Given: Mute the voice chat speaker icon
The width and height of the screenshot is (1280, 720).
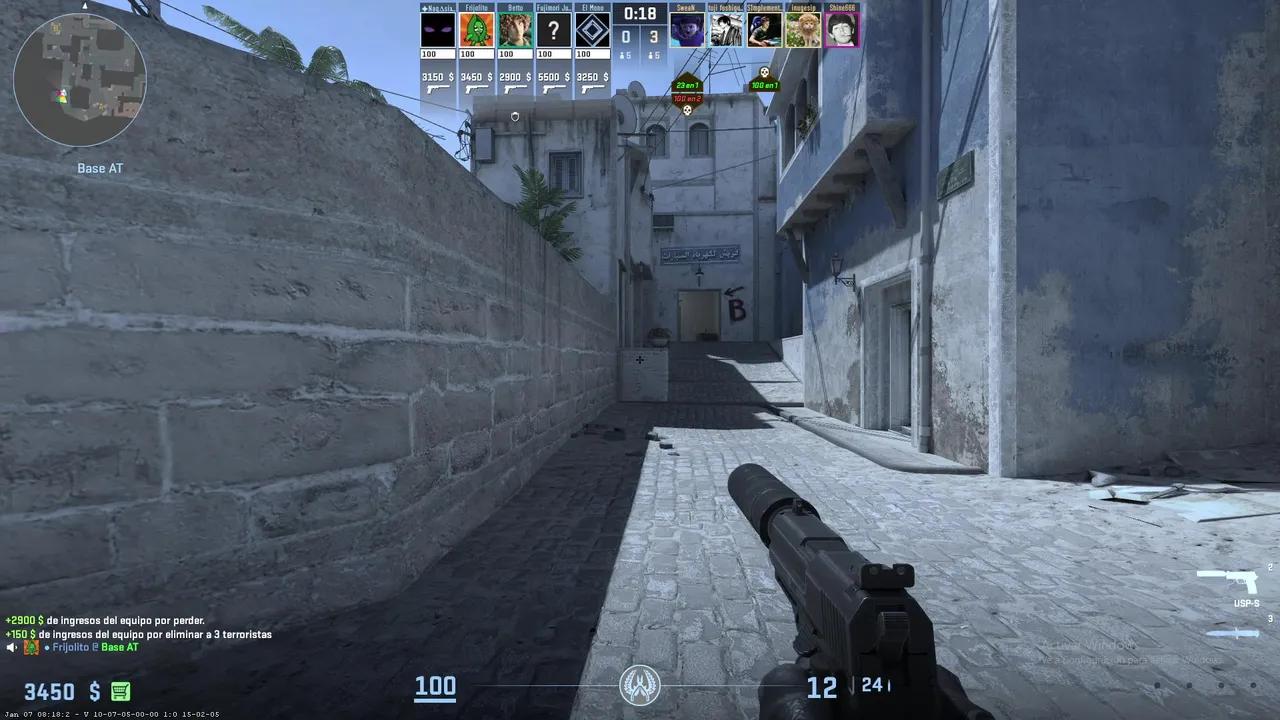Looking at the screenshot, I should point(8,646).
